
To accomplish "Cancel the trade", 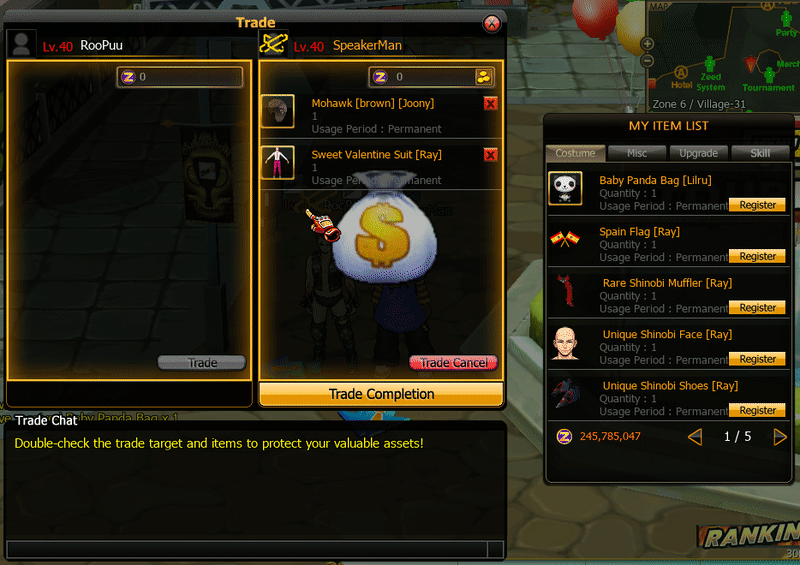I will [453, 363].
